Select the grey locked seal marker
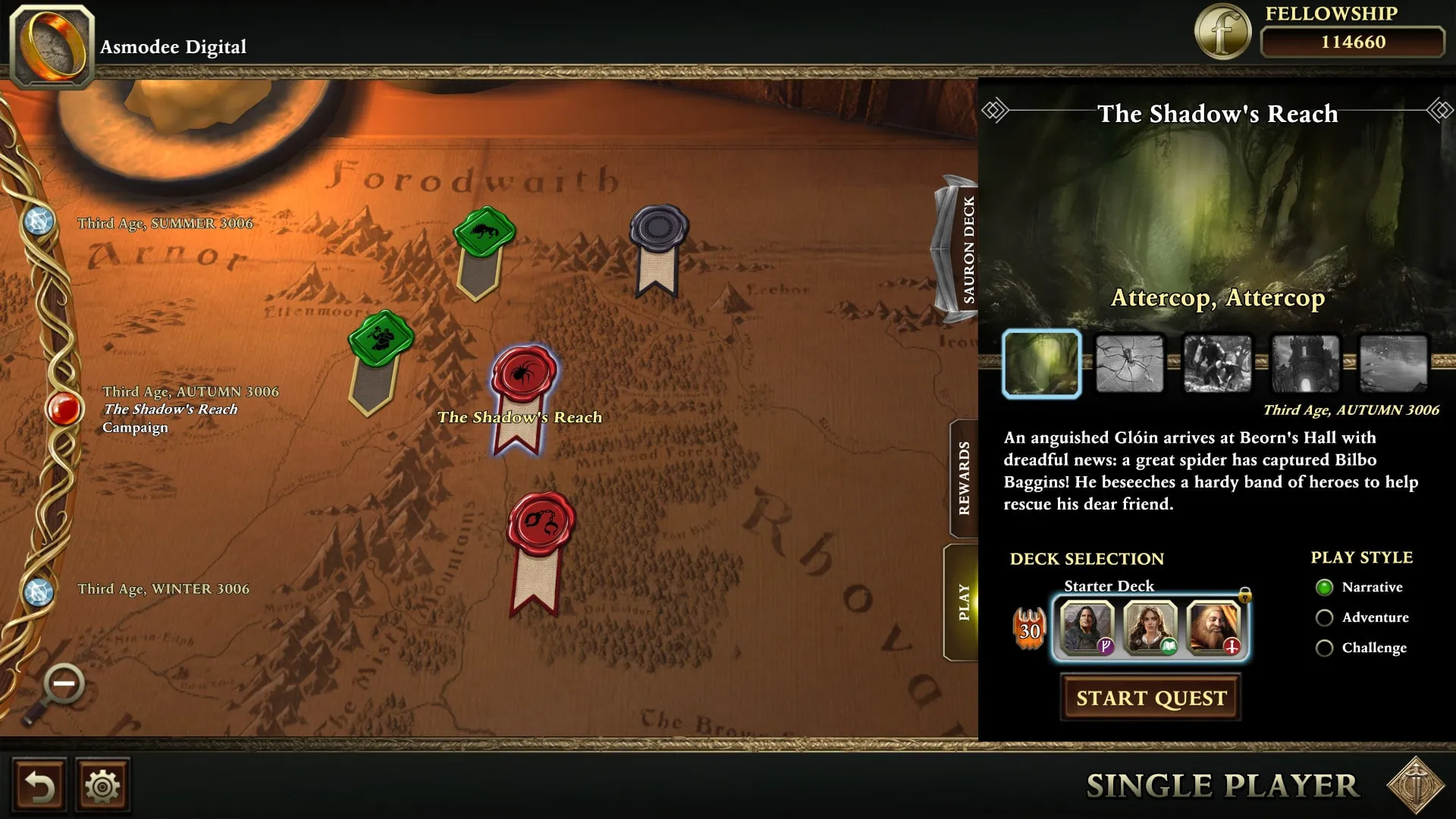Screen dimensions: 1456x819 (658, 227)
